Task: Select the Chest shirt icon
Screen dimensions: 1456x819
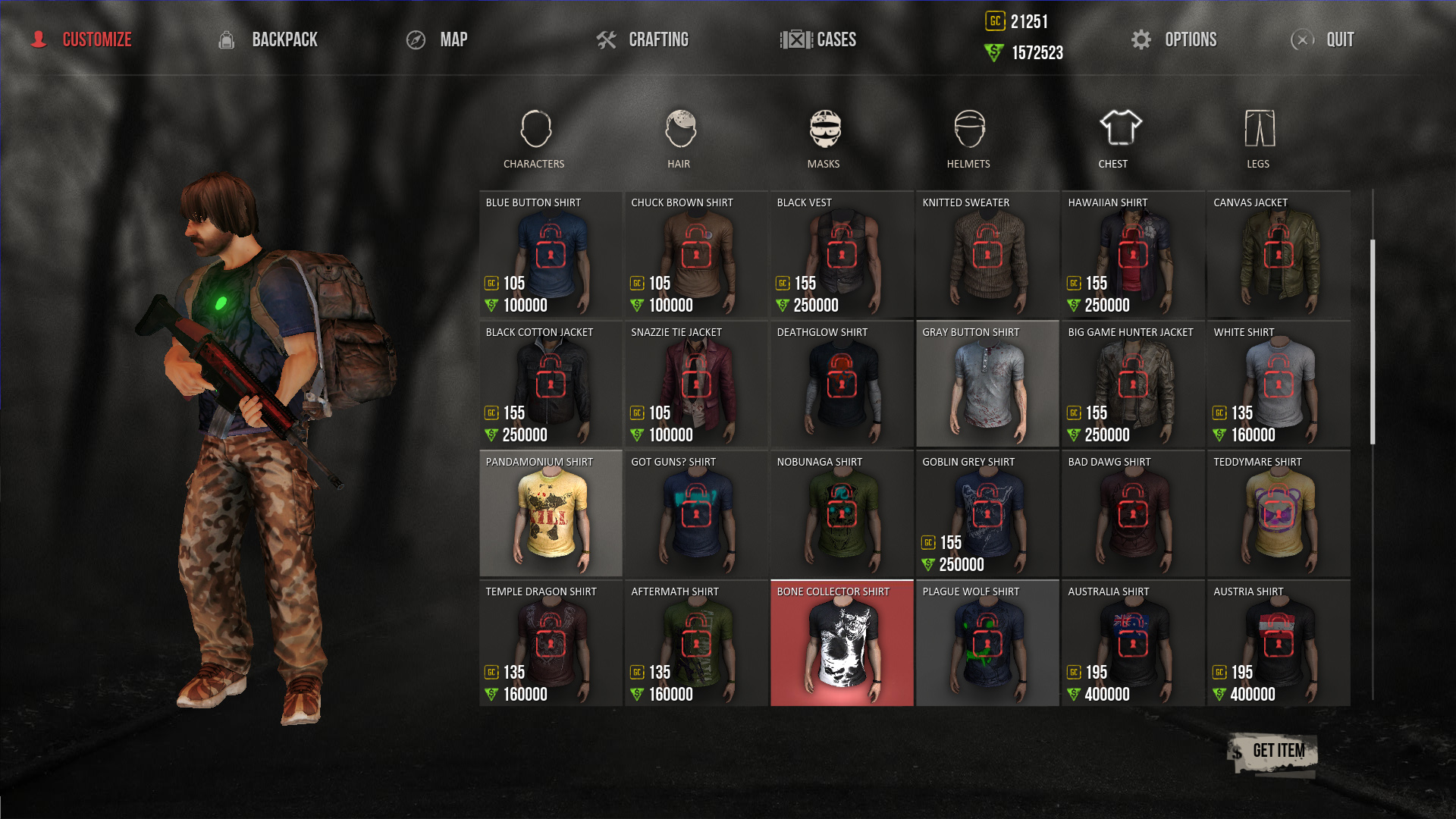Action: 1114,129
